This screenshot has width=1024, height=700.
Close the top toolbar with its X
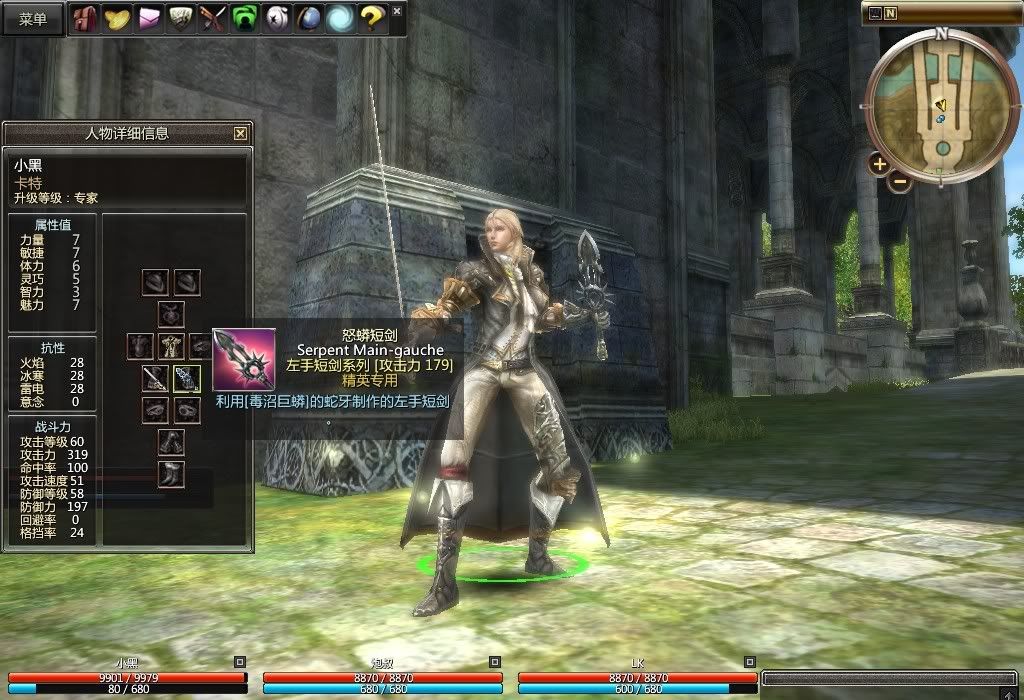[x=397, y=11]
